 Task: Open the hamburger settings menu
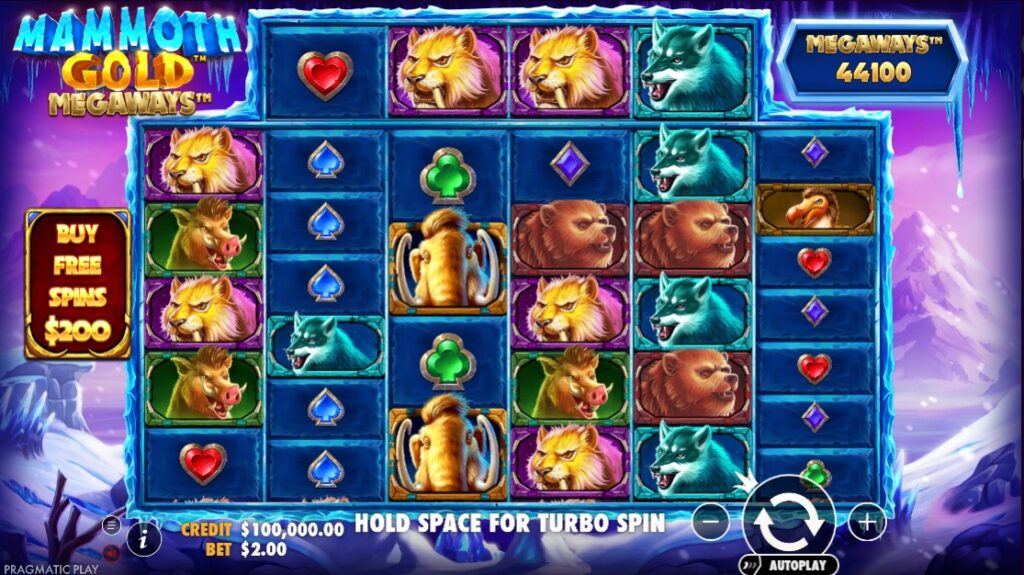click(x=111, y=524)
